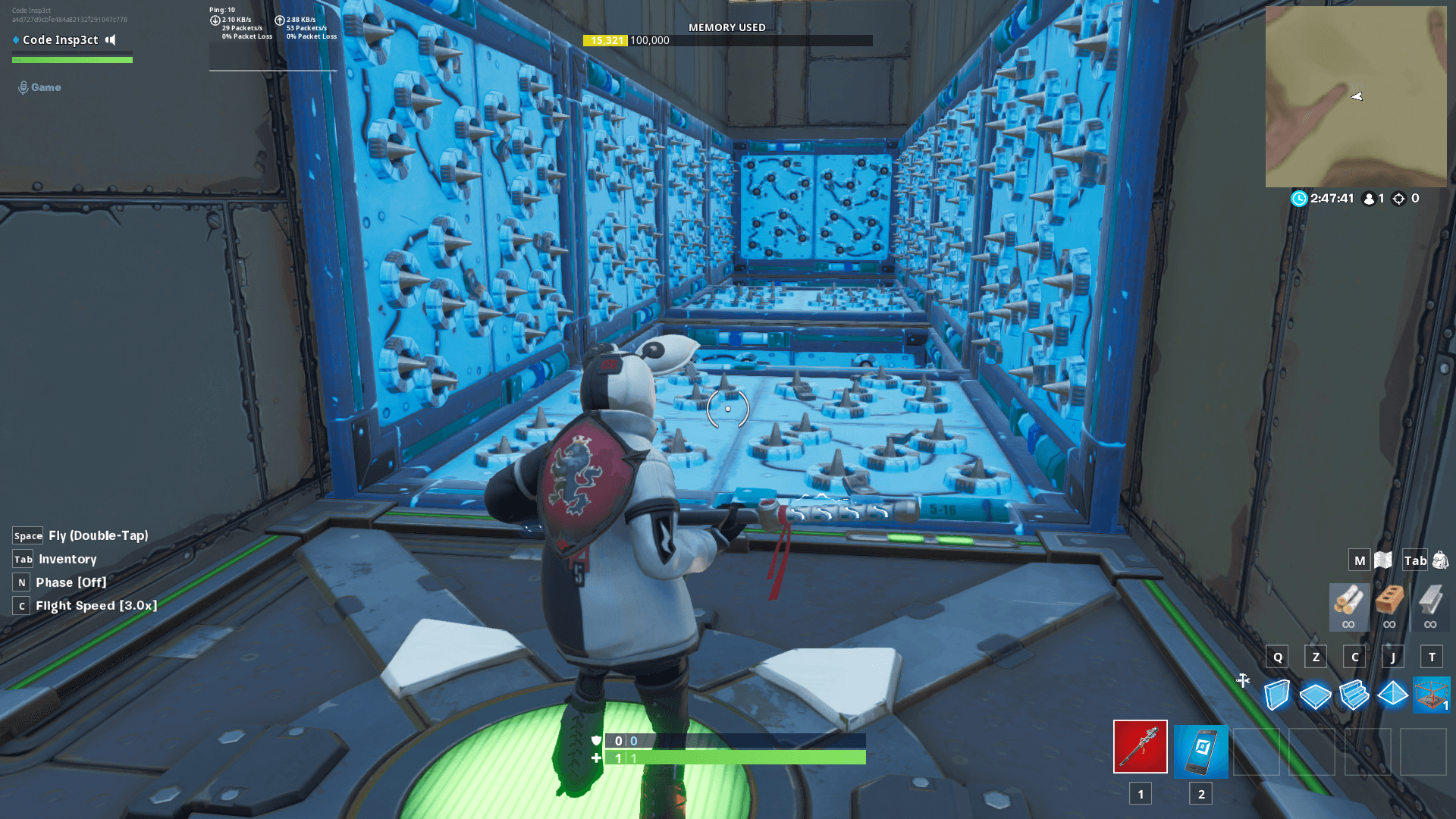Select the floor building piece (Z)
The height and width of the screenshot is (819, 1456).
[1316, 695]
